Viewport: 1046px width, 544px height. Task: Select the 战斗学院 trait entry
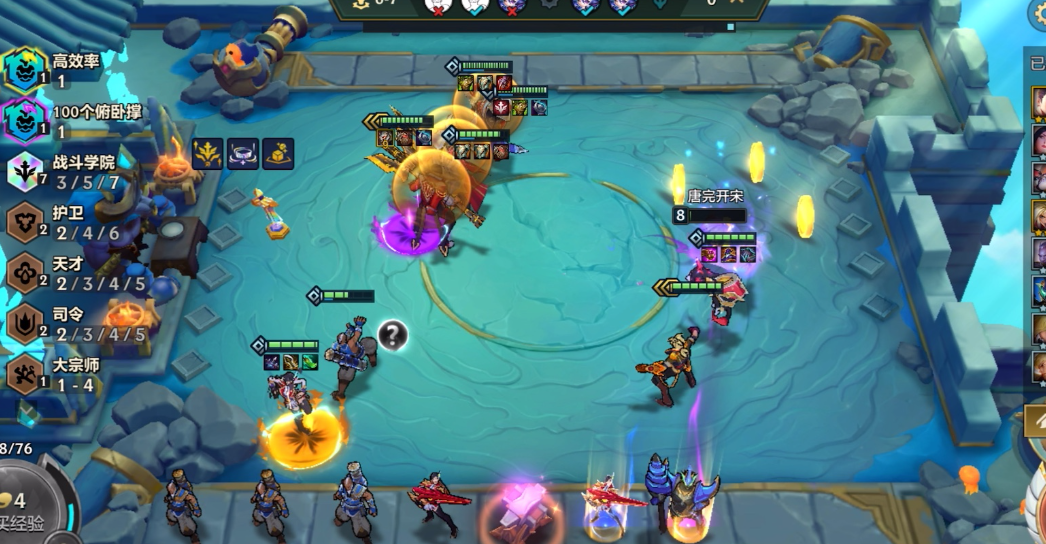pyautogui.click(x=62, y=171)
